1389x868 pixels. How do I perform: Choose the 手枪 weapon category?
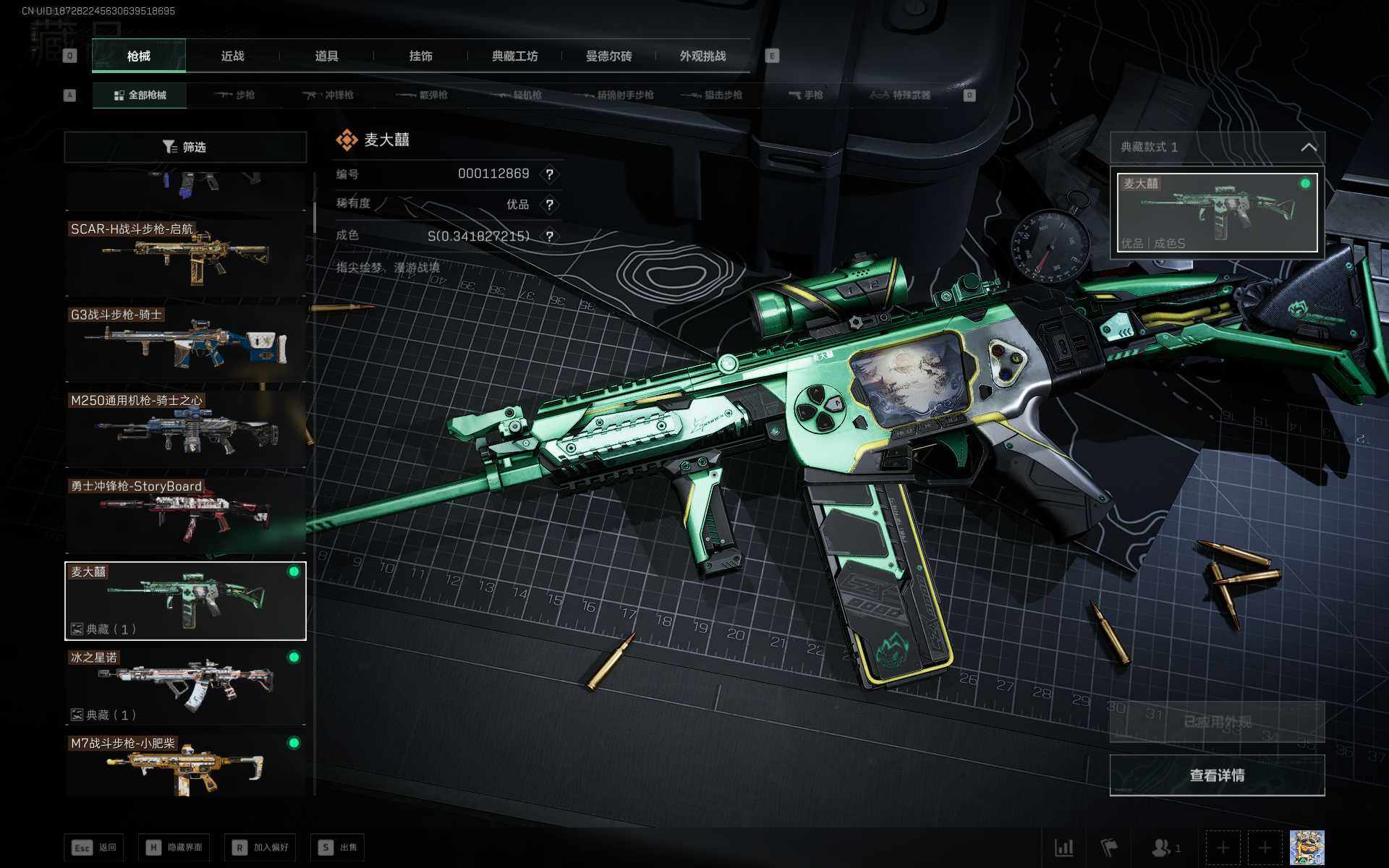point(806,95)
